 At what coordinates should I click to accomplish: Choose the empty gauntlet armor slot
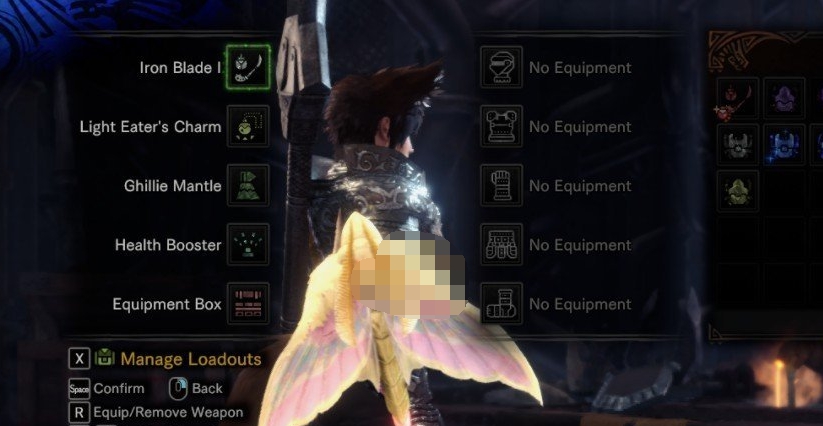click(x=501, y=186)
